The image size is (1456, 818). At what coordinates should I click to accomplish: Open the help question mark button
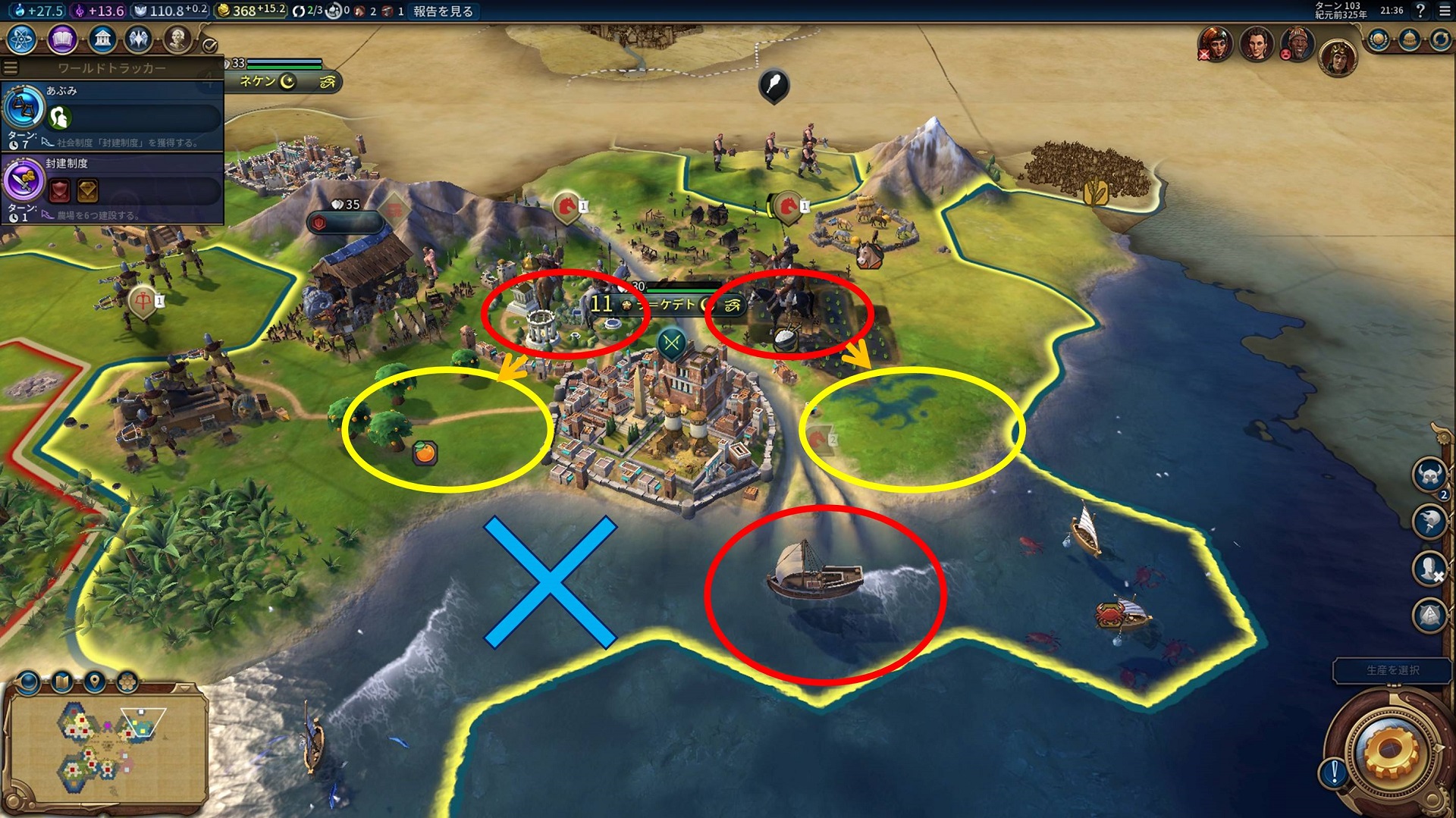pos(1421,11)
